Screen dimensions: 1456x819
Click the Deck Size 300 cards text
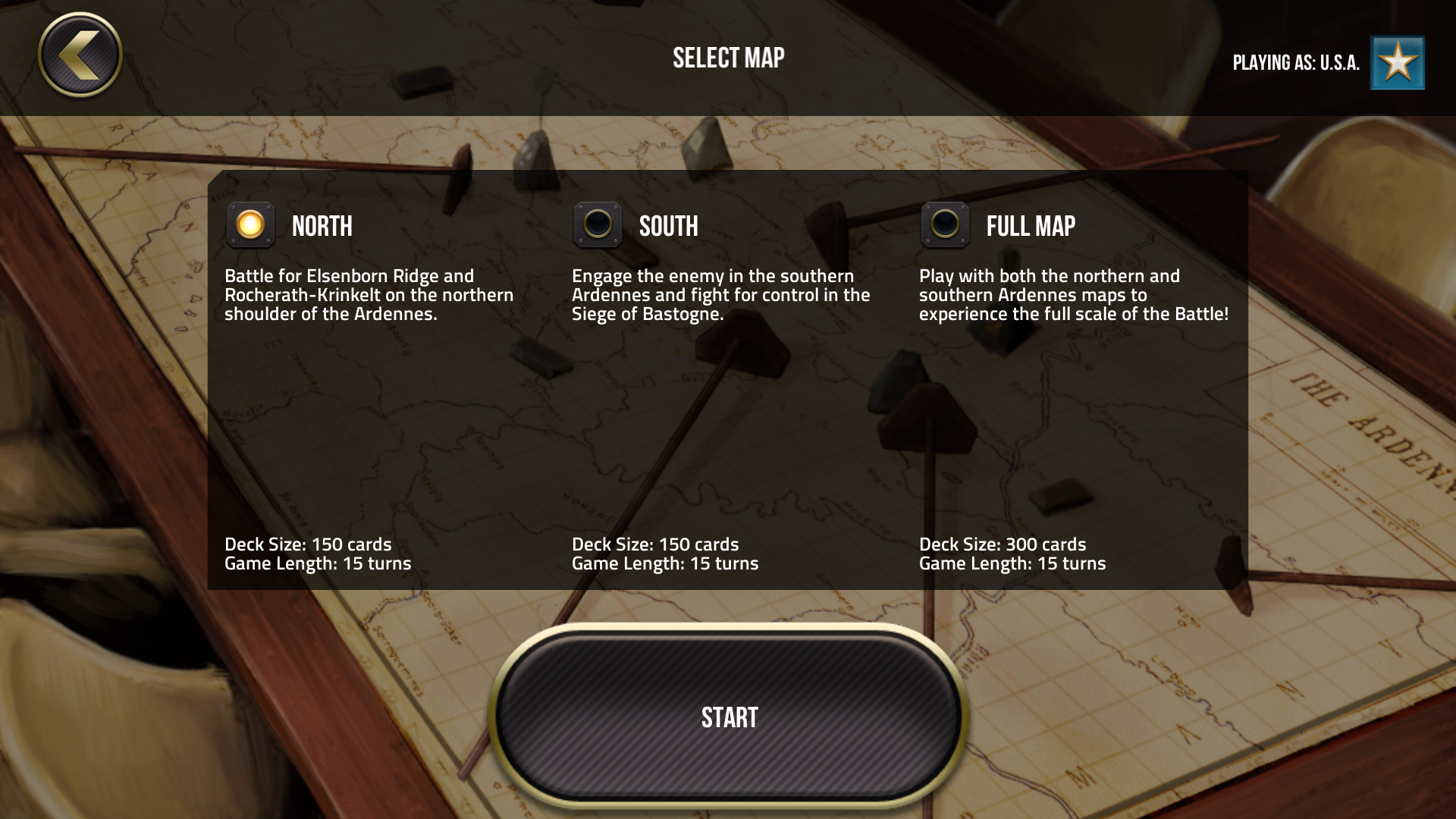pos(1003,544)
